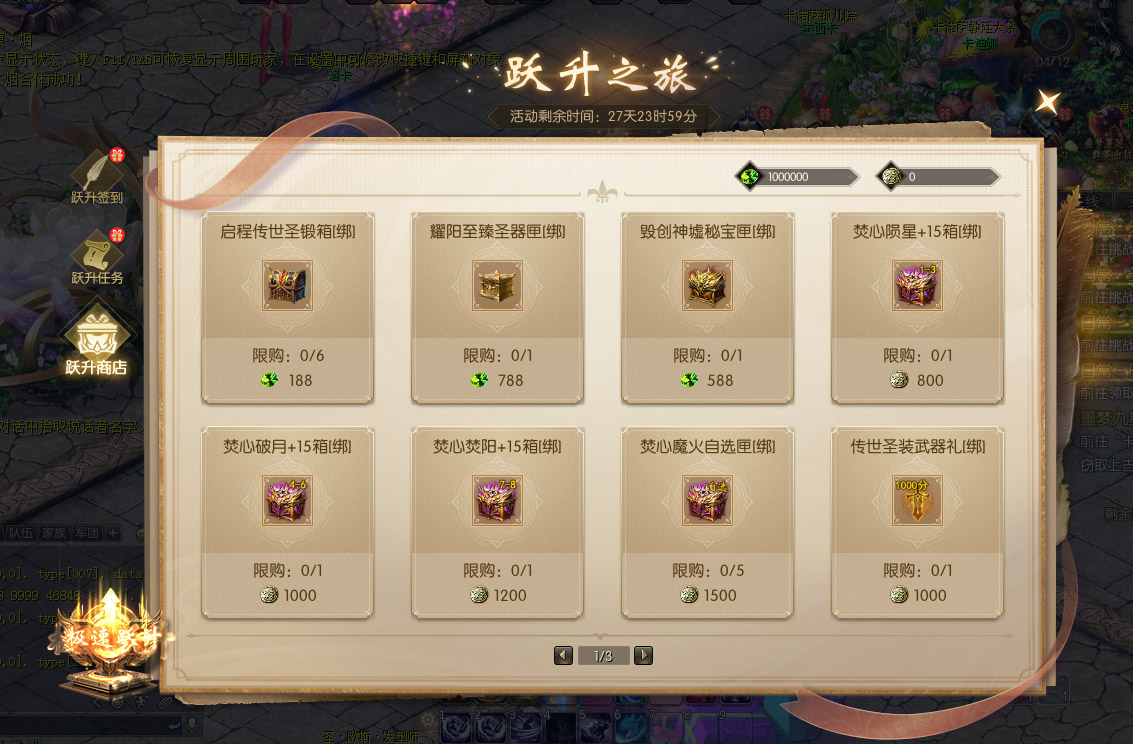Go to the next shop page
This screenshot has width=1133, height=744.
[x=644, y=656]
